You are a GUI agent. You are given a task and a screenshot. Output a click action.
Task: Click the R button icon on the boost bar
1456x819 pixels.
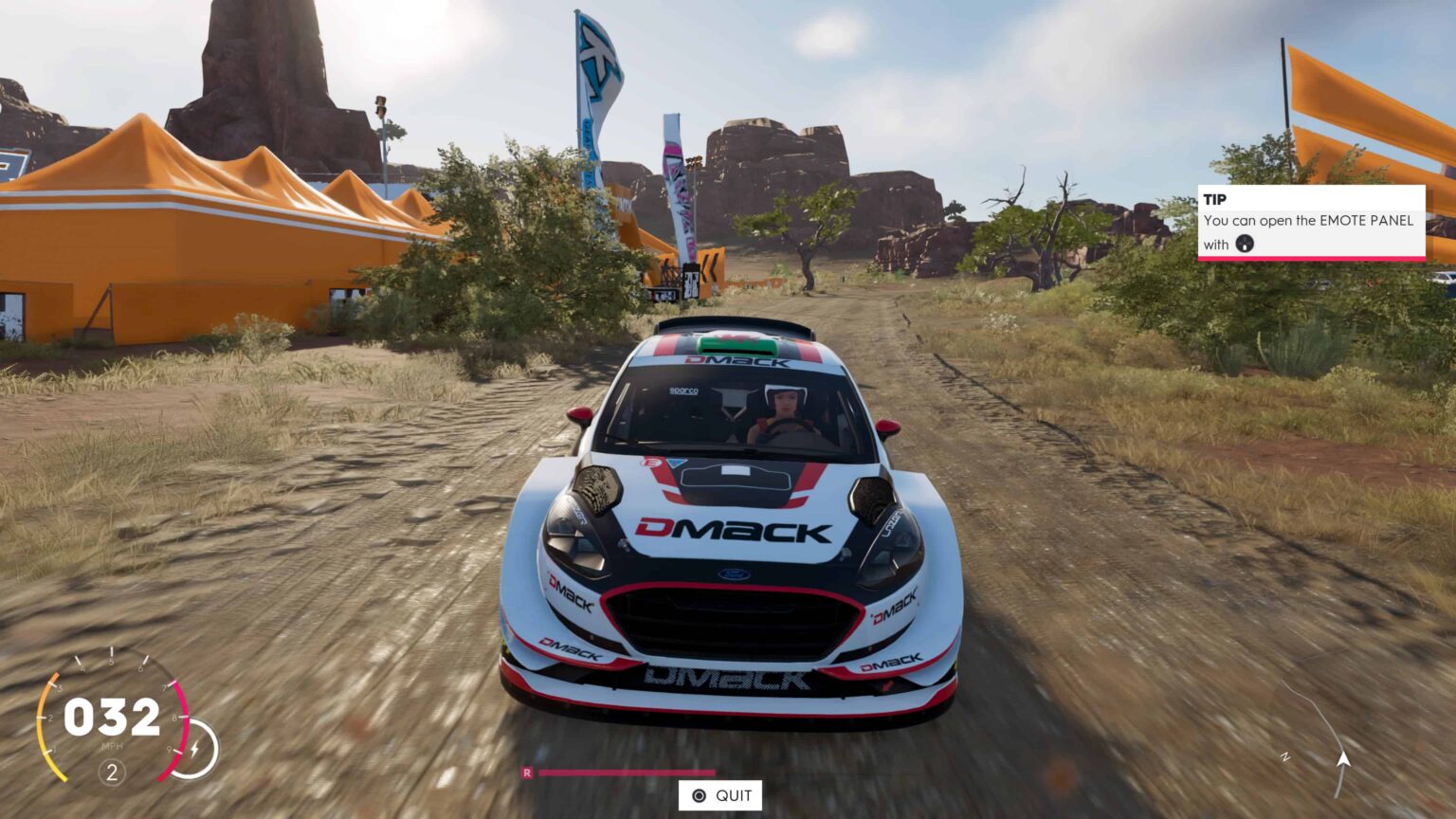coord(528,773)
